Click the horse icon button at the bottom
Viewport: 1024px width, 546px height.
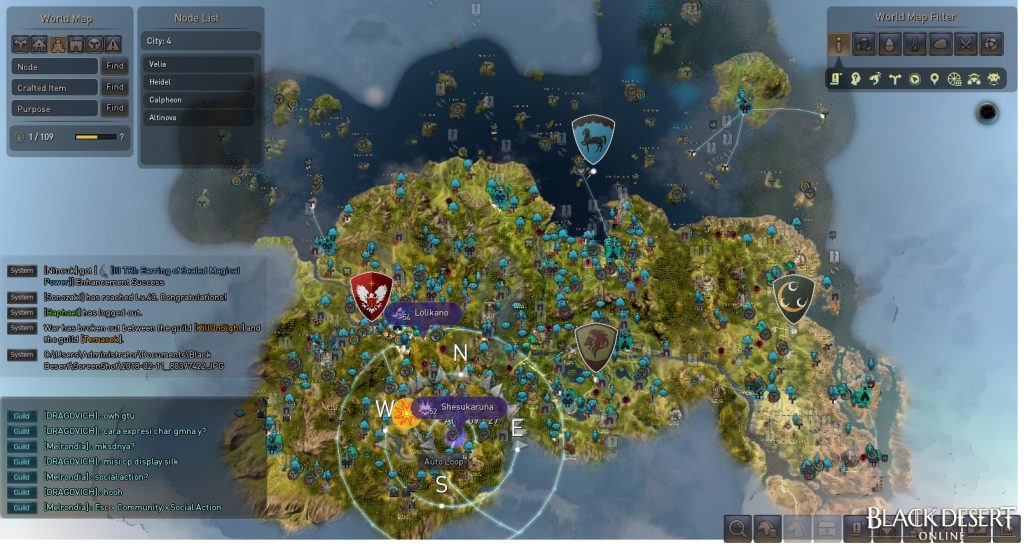(x=767, y=527)
